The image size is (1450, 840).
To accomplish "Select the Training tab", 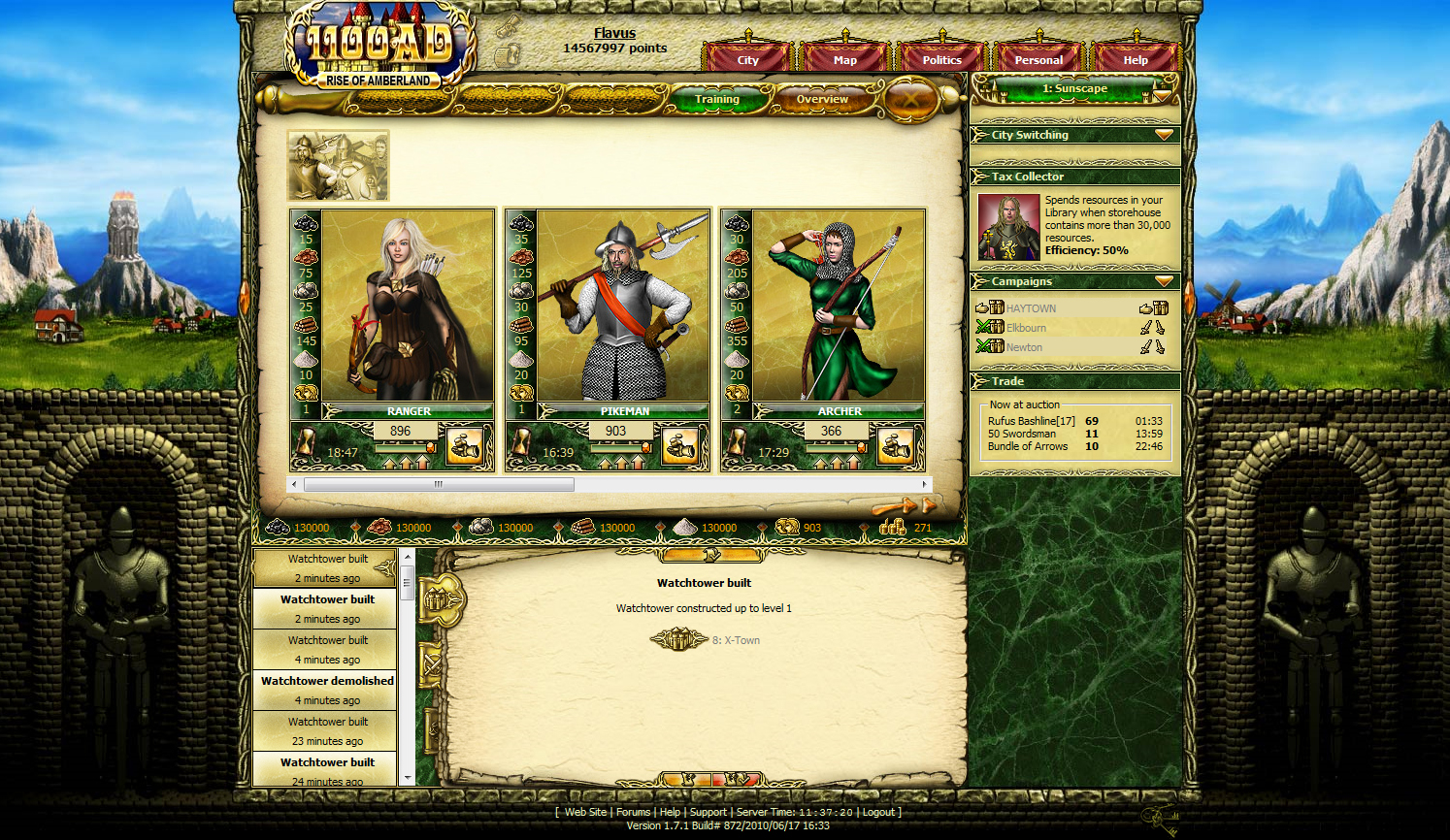I will (717, 99).
